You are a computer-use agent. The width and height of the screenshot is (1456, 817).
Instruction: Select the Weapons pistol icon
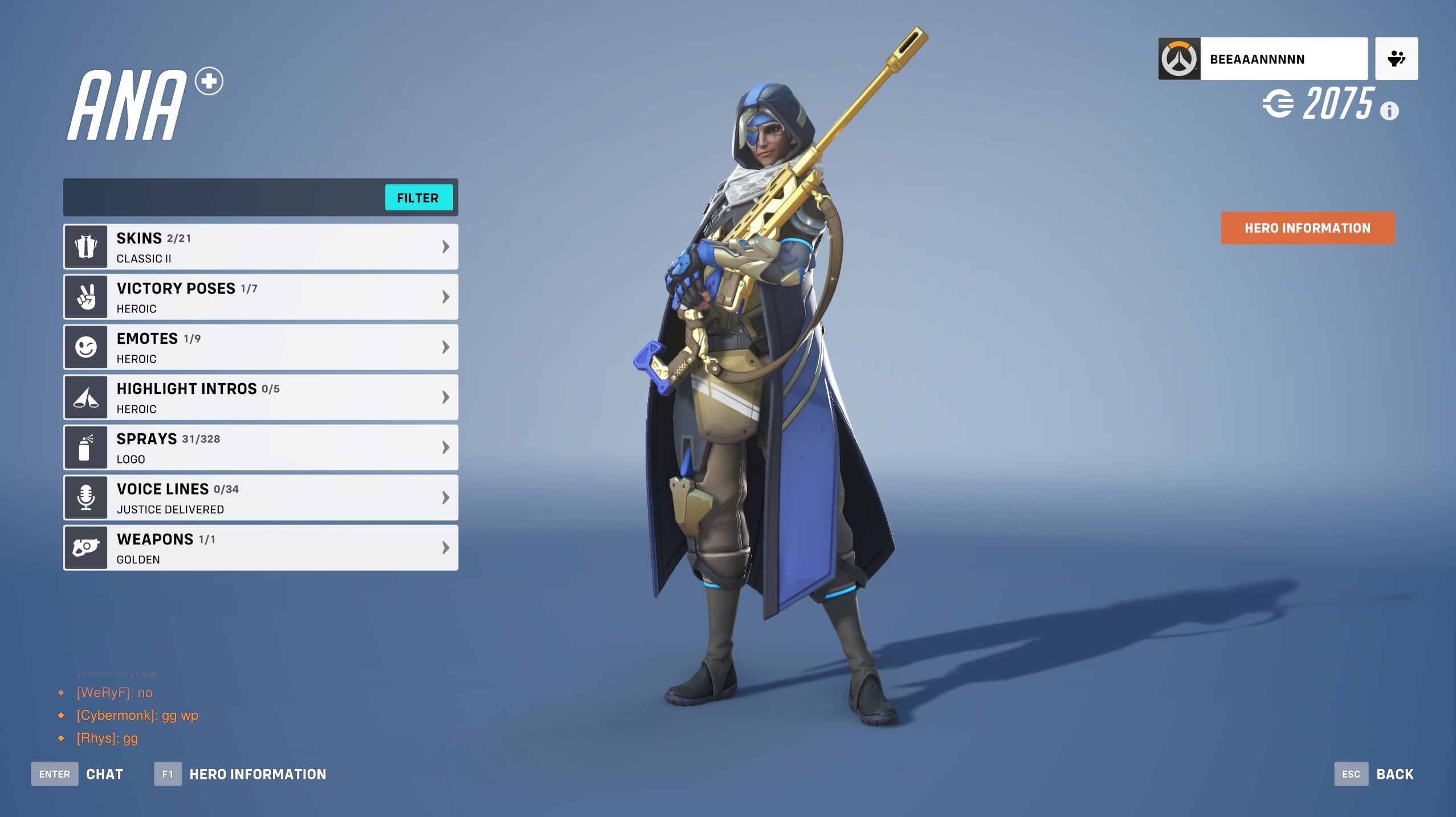click(x=85, y=547)
